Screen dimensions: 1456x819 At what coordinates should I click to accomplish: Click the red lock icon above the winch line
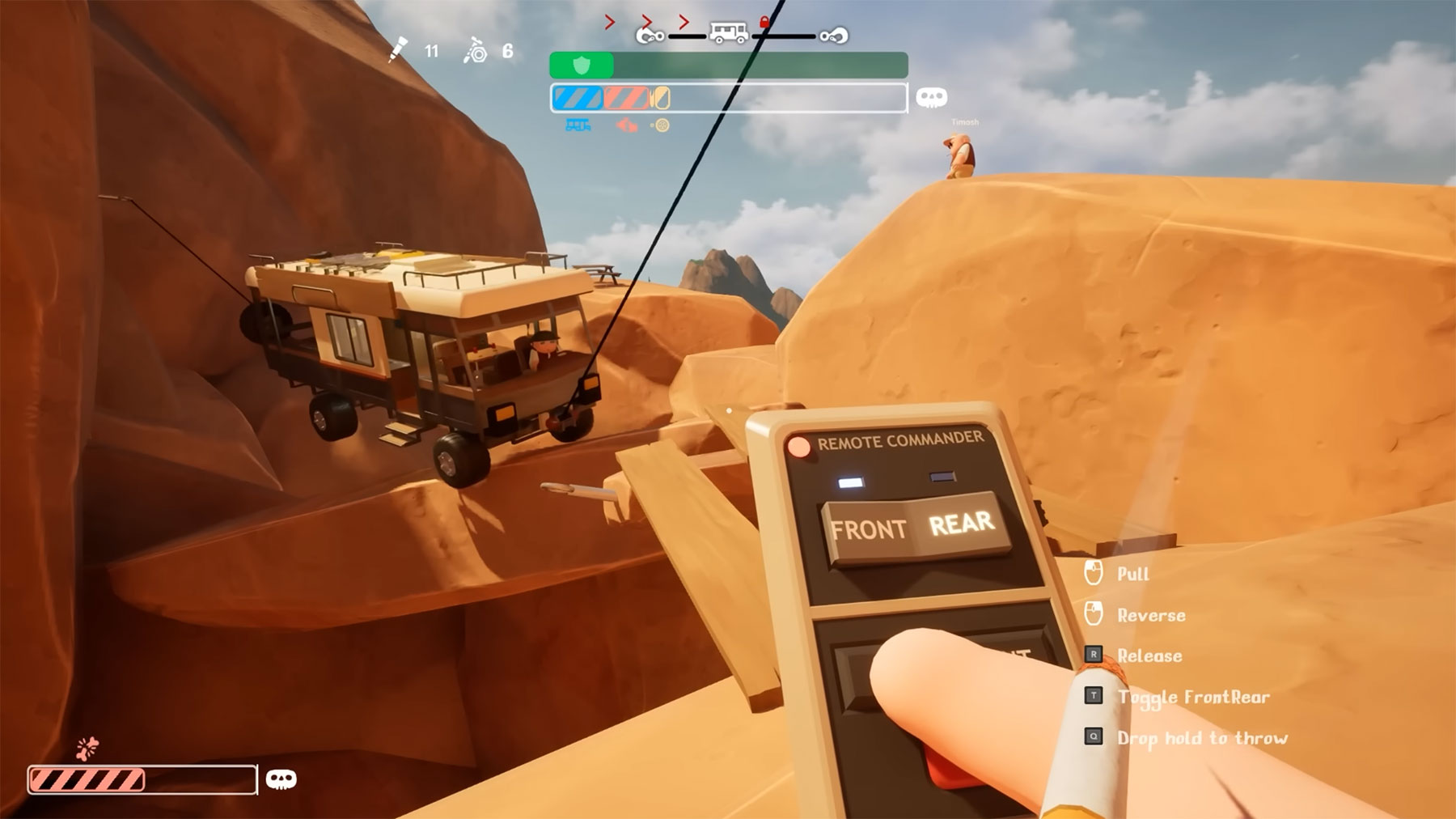click(x=764, y=22)
